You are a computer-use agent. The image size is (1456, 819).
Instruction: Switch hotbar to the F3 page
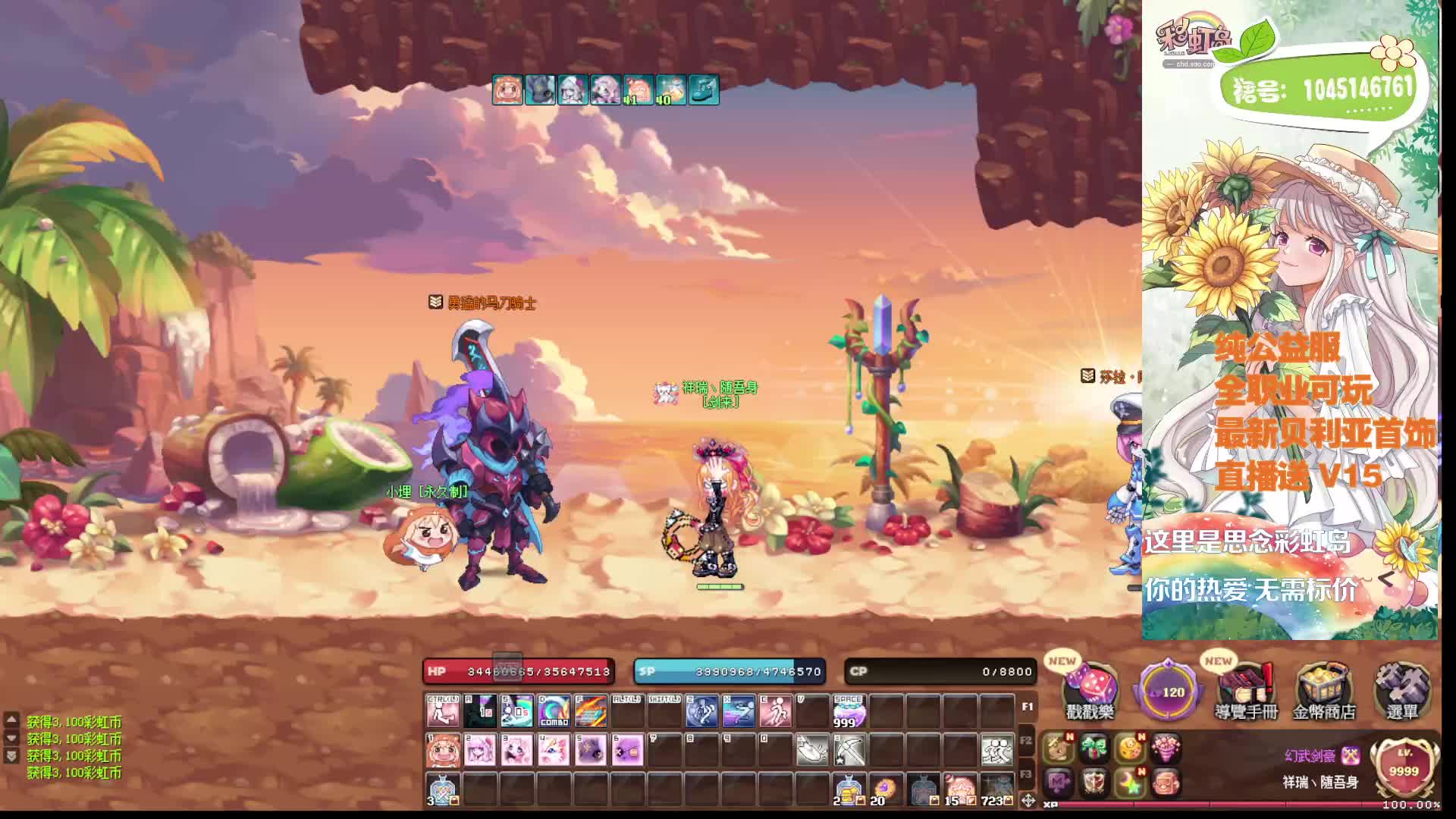pyautogui.click(x=1026, y=774)
